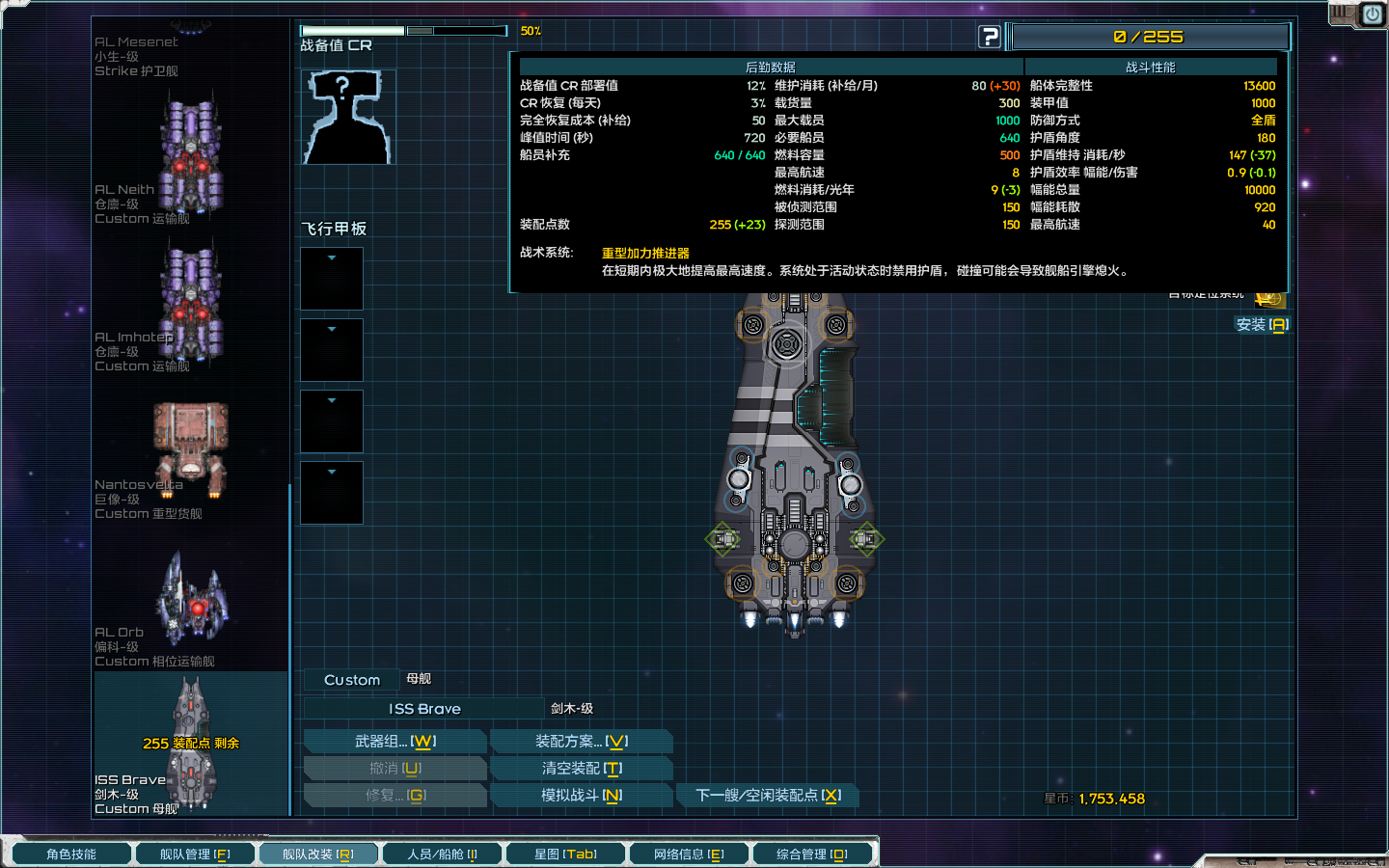Click 清空装配 to clear the loadout
The width and height of the screenshot is (1389, 868).
582,768
